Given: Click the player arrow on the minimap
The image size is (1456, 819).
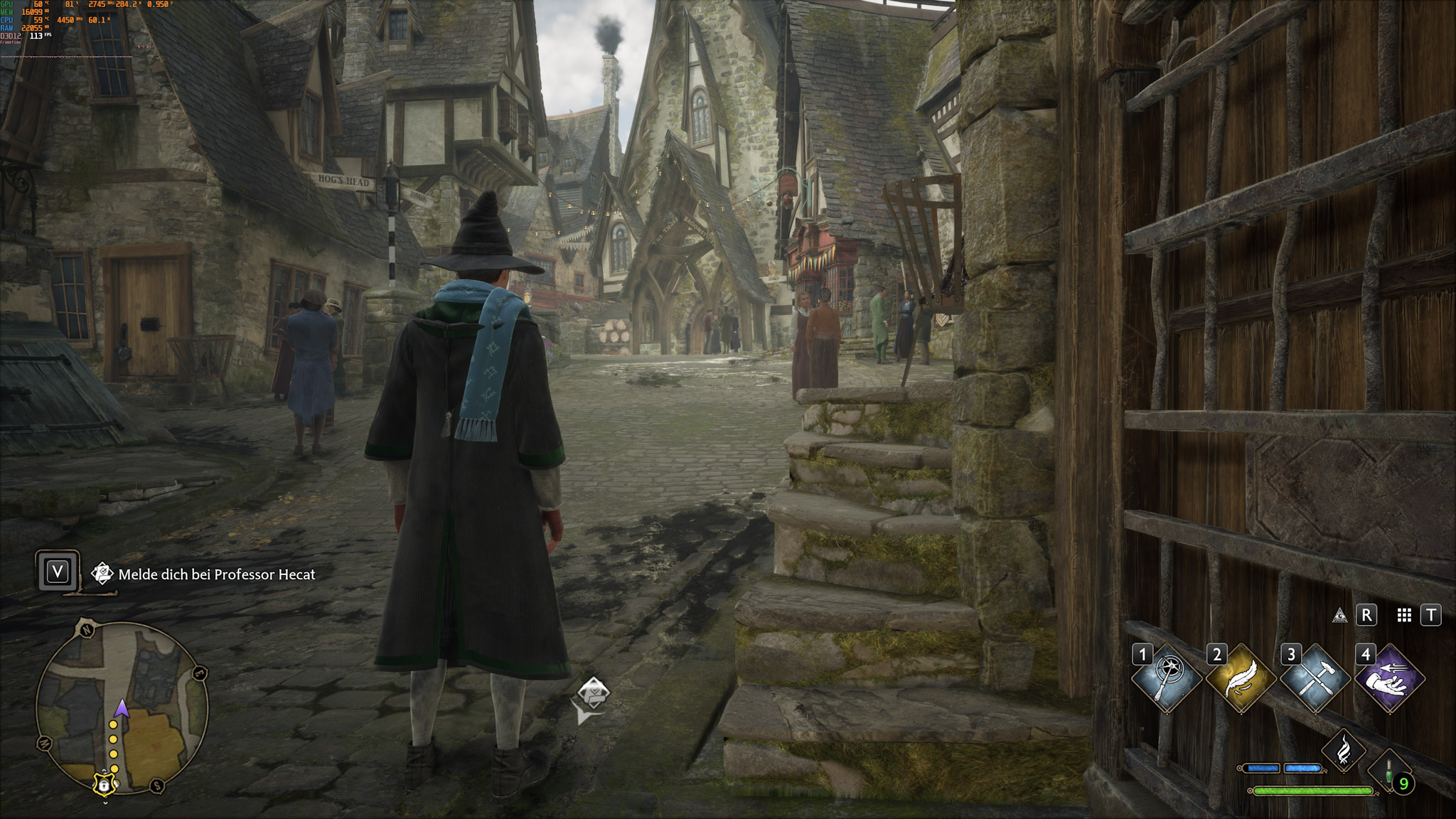Looking at the screenshot, I should click(x=122, y=709).
